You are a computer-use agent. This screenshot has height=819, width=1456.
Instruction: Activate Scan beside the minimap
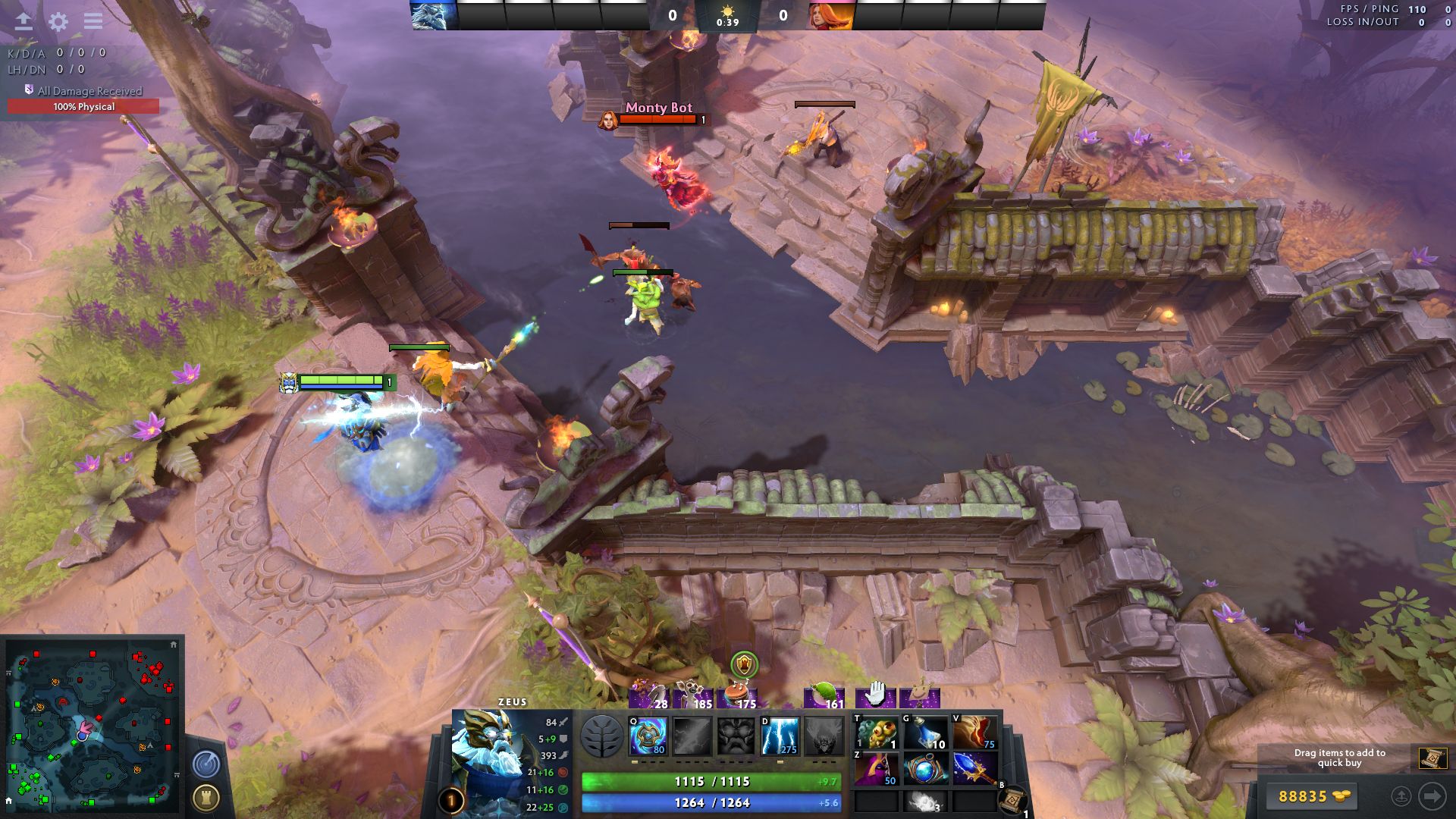206,762
